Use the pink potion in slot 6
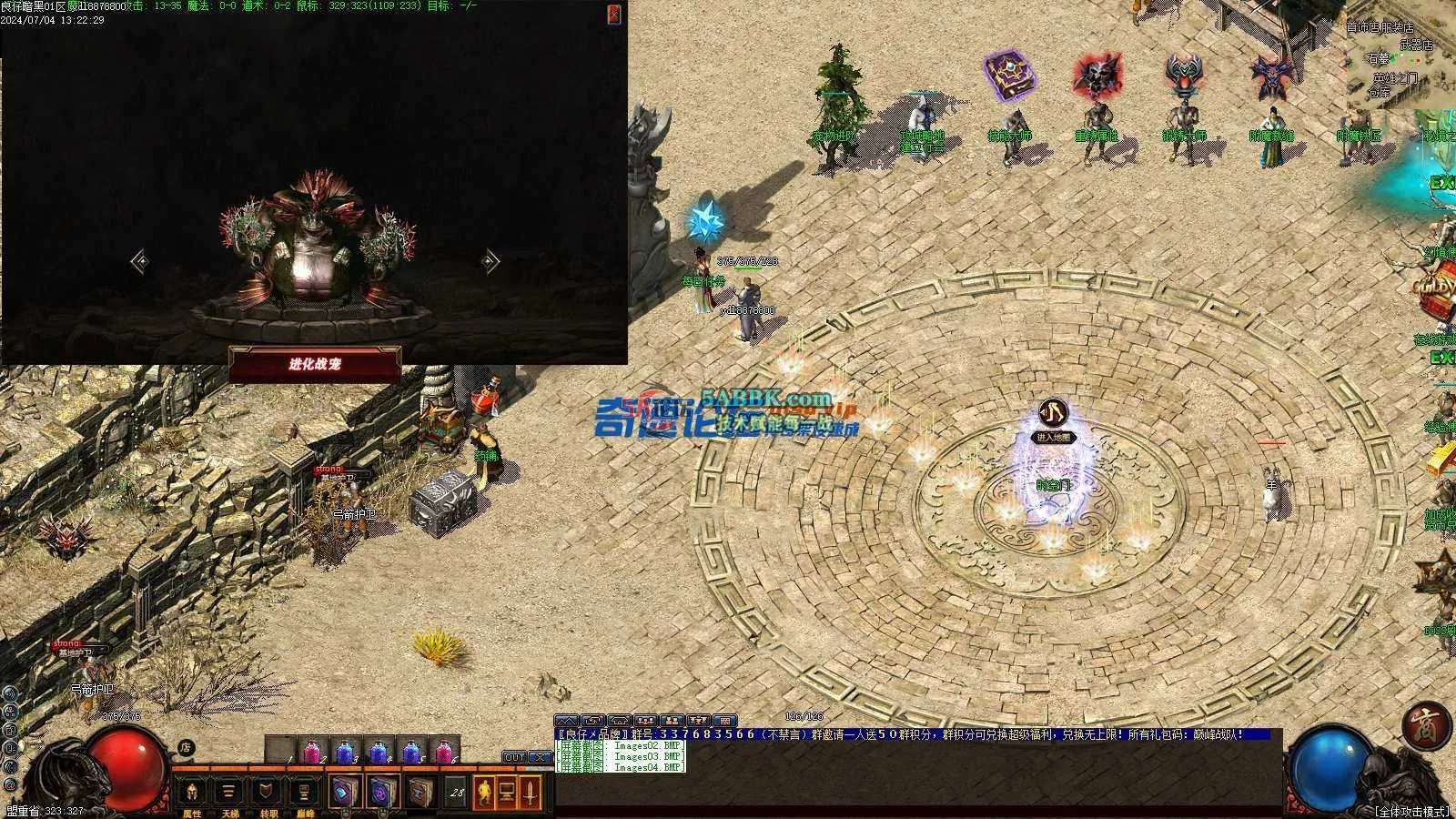This screenshot has width=1456, height=819. (444, 752)
